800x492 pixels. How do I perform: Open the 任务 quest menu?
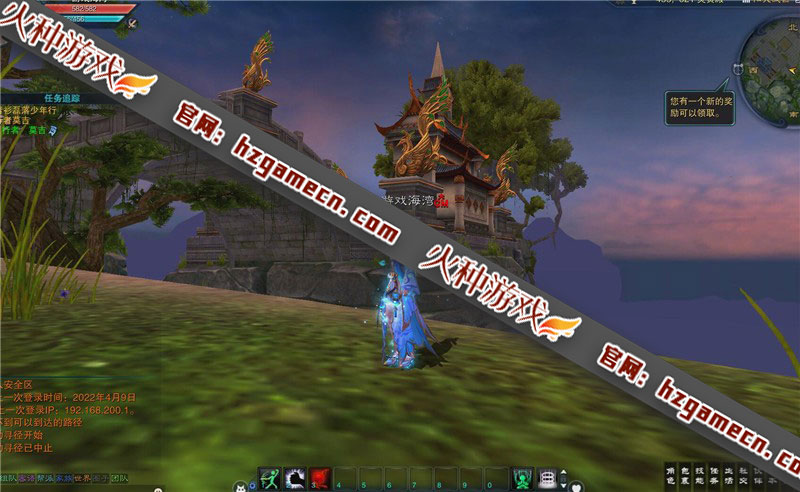pyautogui.click(x=713, y=475)
